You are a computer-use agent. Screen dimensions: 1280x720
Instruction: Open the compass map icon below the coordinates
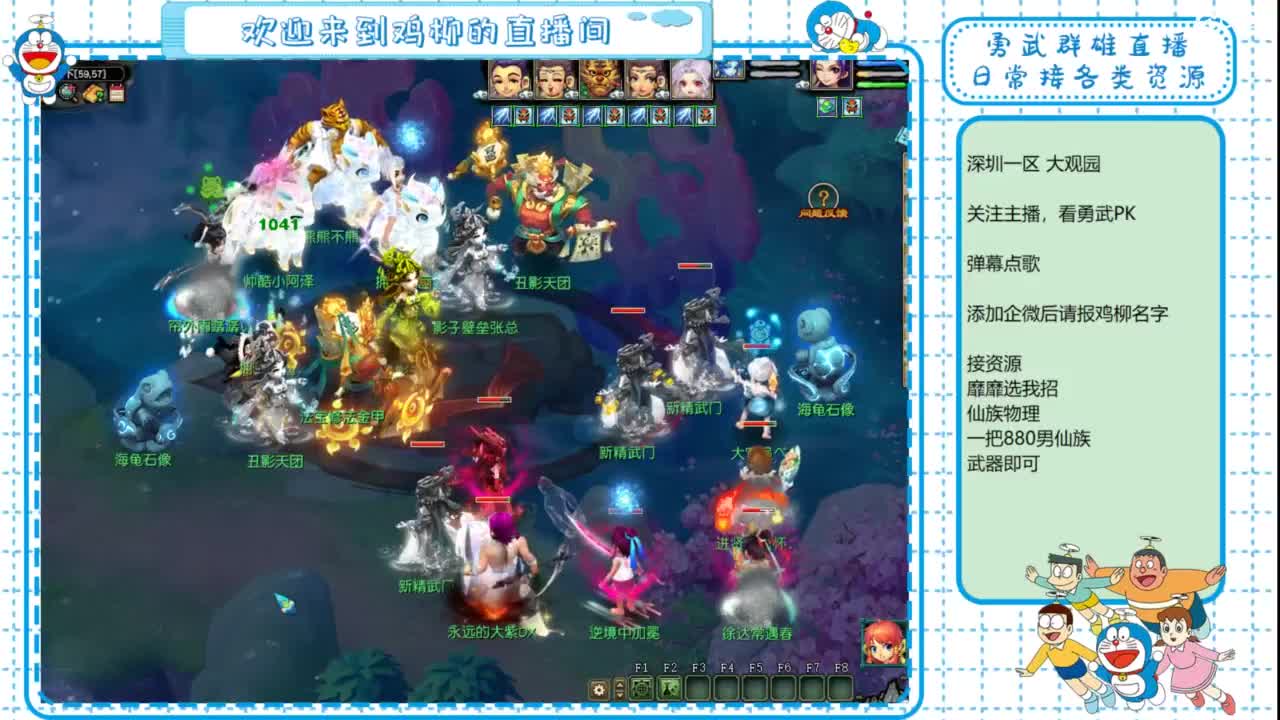[x=68, y=92]
